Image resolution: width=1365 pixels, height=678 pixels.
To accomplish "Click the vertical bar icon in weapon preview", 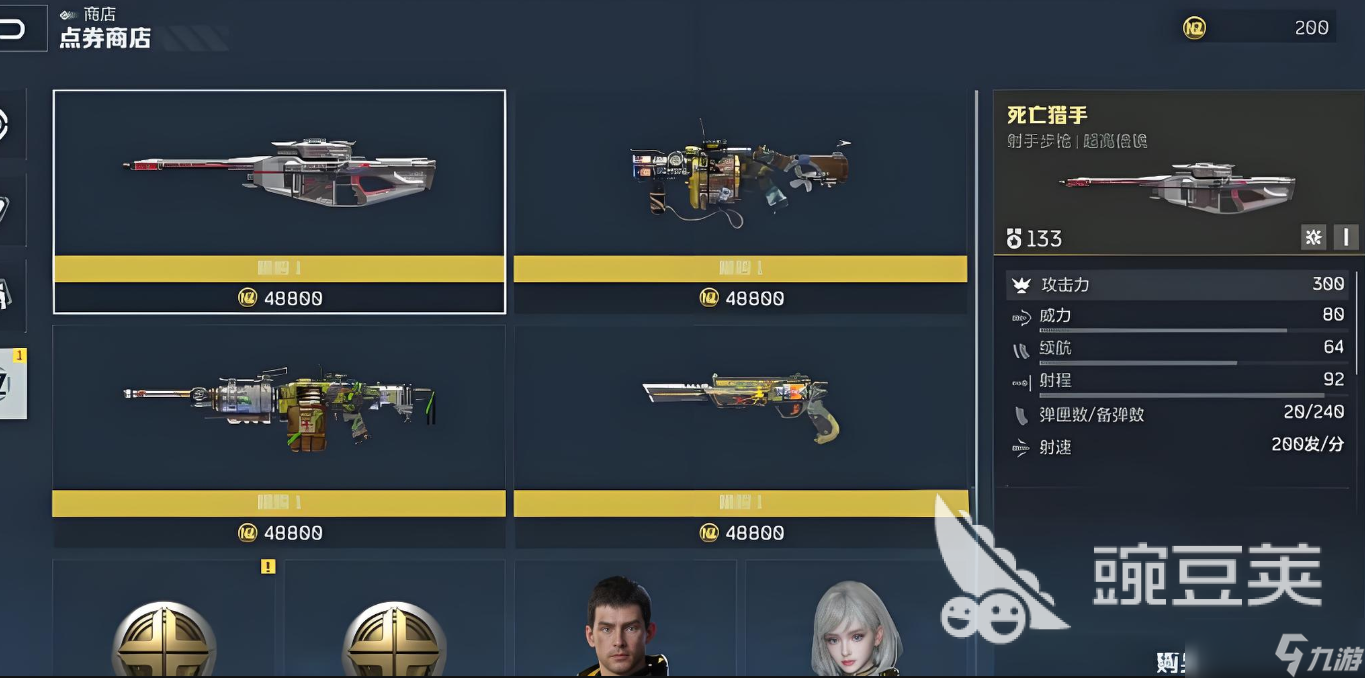I will tap(1345, 237).
